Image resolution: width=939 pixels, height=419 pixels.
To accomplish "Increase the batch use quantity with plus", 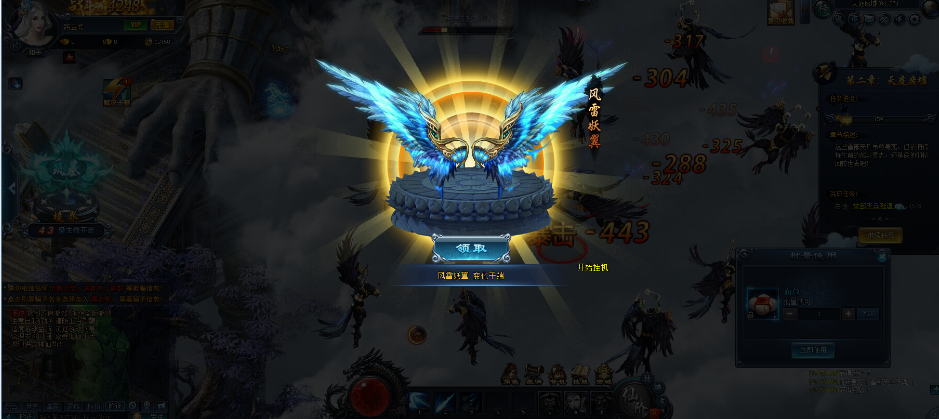I will tap(848, 313).
